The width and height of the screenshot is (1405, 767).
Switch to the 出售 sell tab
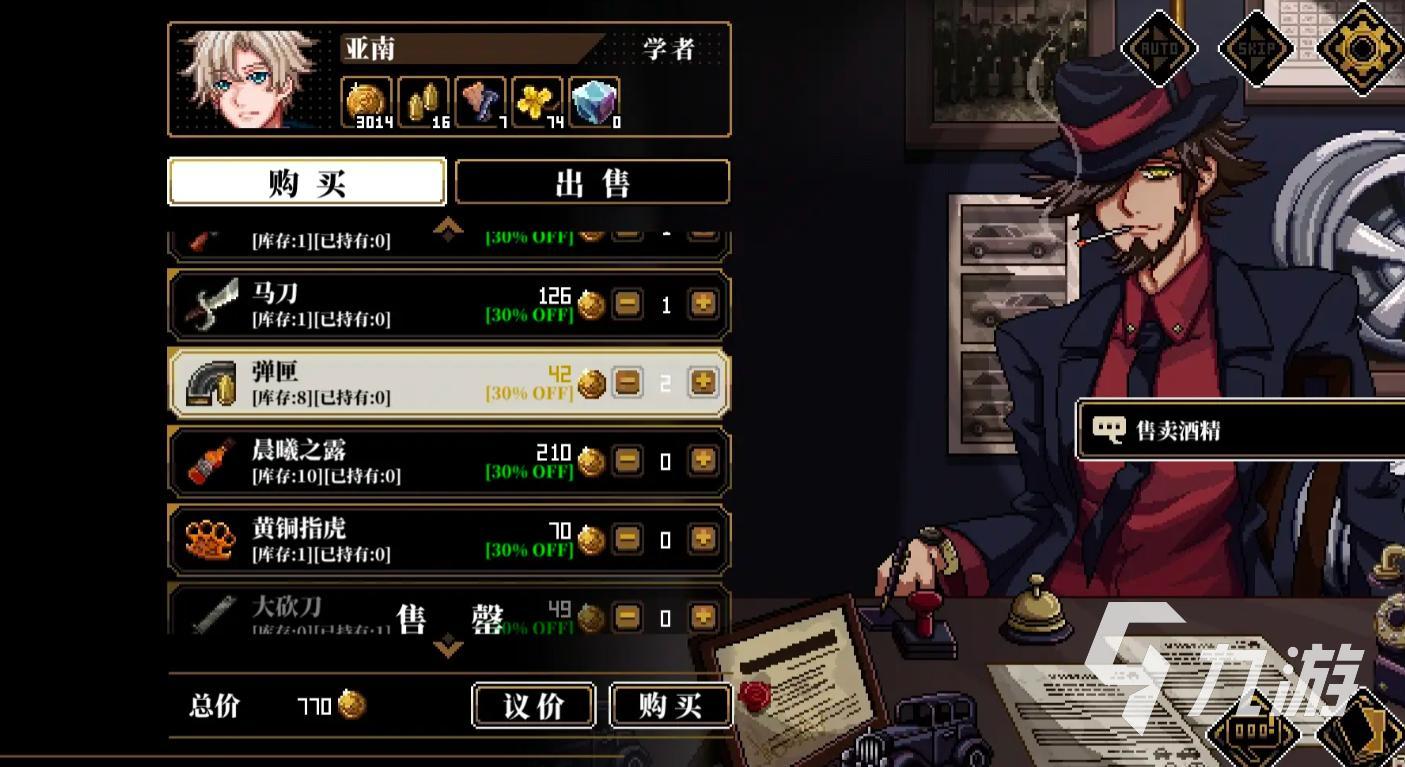(x=592, y=181)
